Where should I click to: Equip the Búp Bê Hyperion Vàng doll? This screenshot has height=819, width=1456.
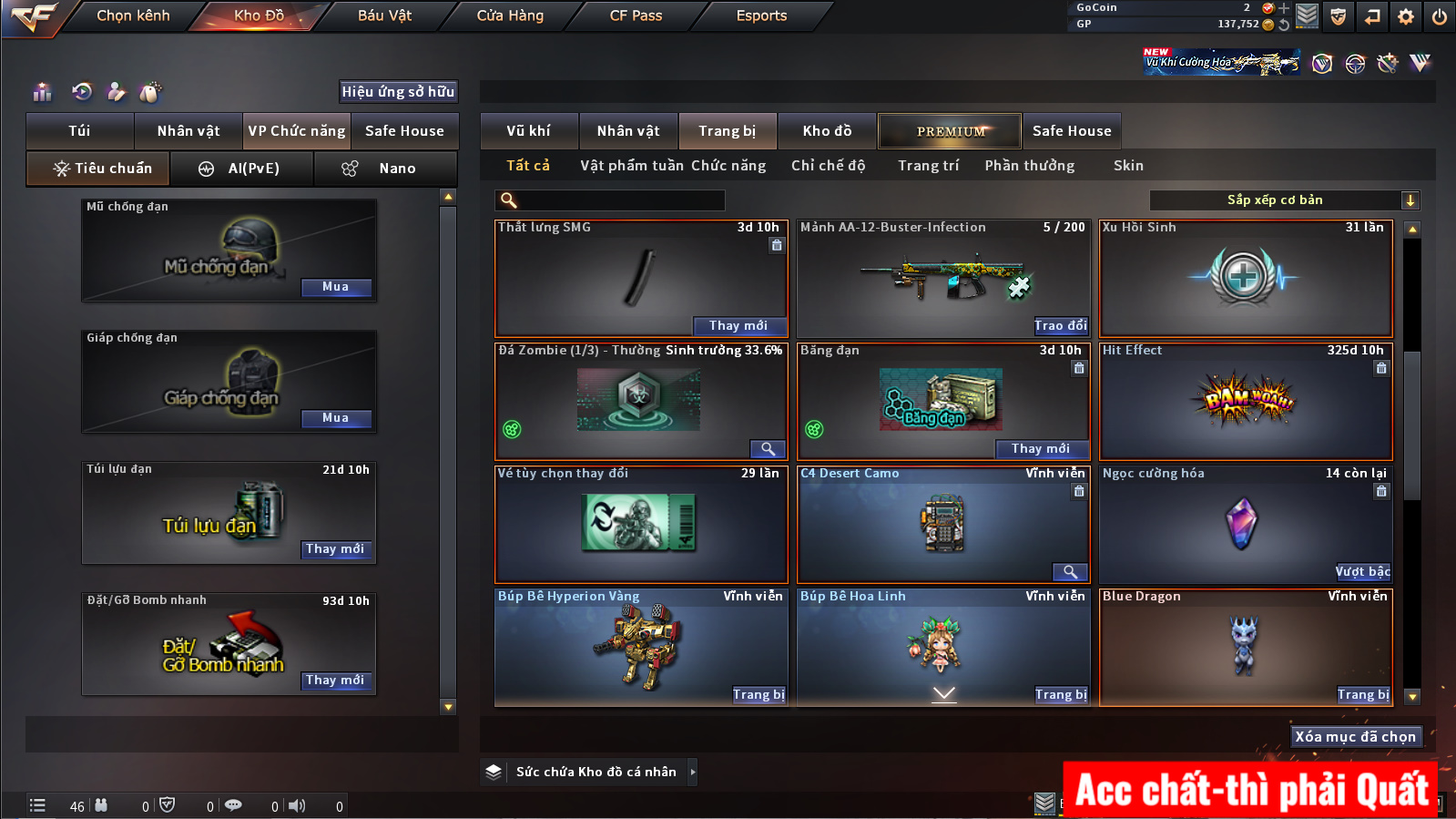coord(759,695)
